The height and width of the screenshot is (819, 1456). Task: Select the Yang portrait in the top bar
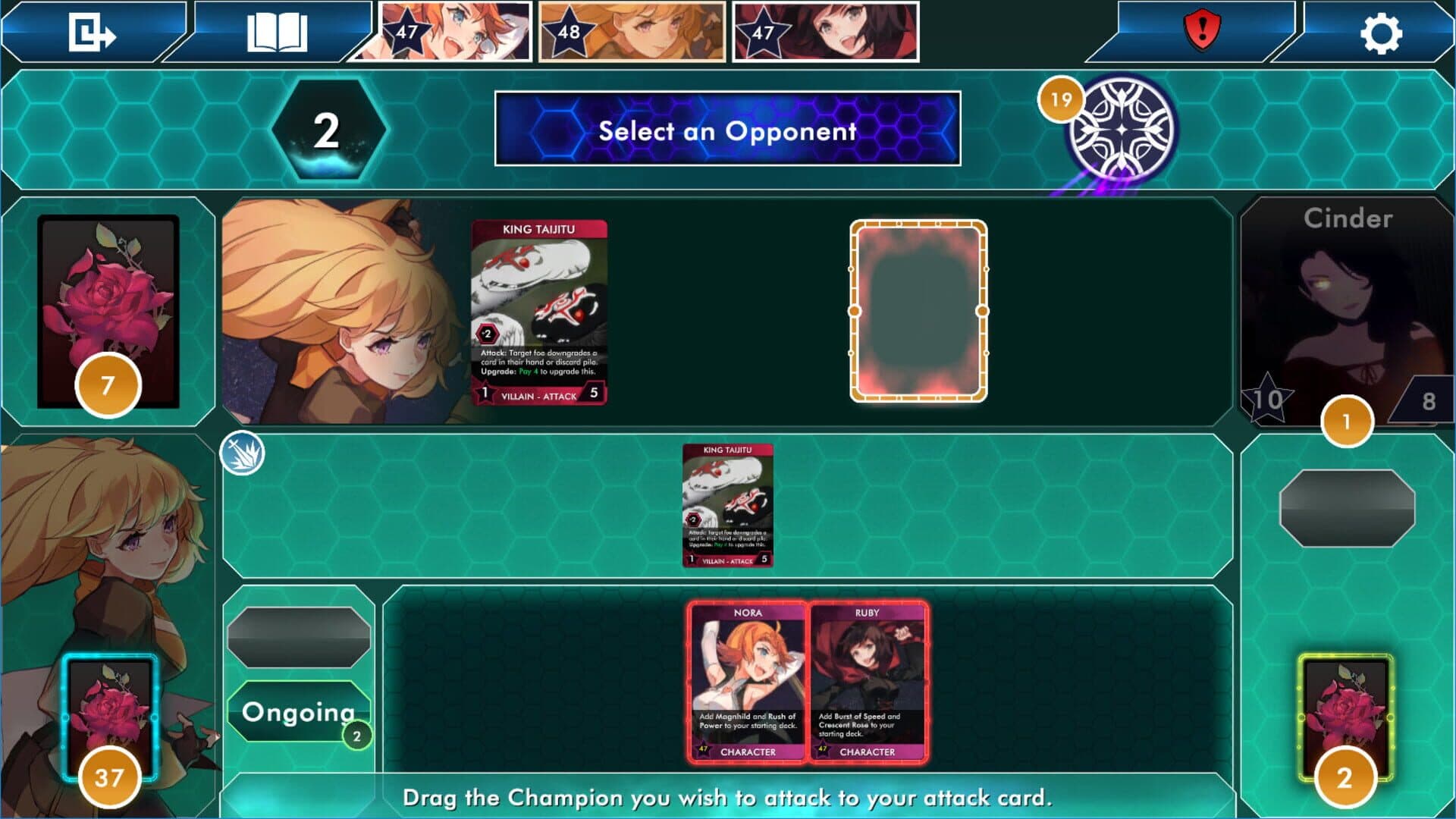[632, 32]
